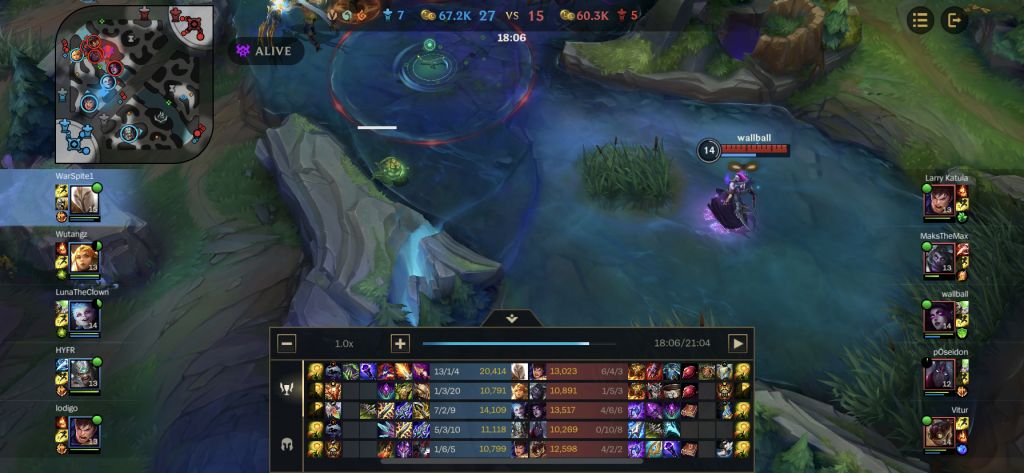Select player Wutangz's portrait

[82, 258]
